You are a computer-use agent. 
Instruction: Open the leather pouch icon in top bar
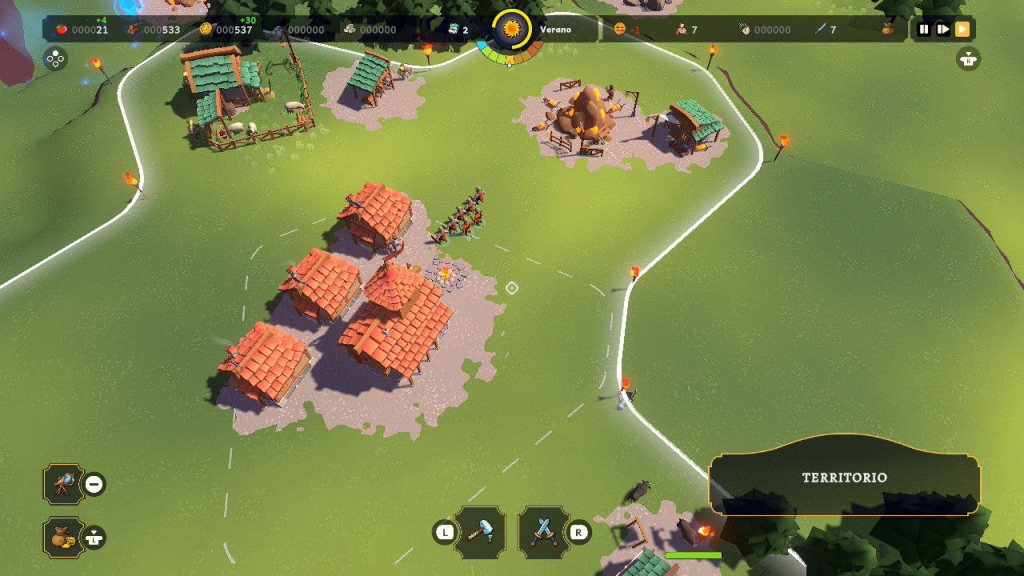click(x=887, y=30)
